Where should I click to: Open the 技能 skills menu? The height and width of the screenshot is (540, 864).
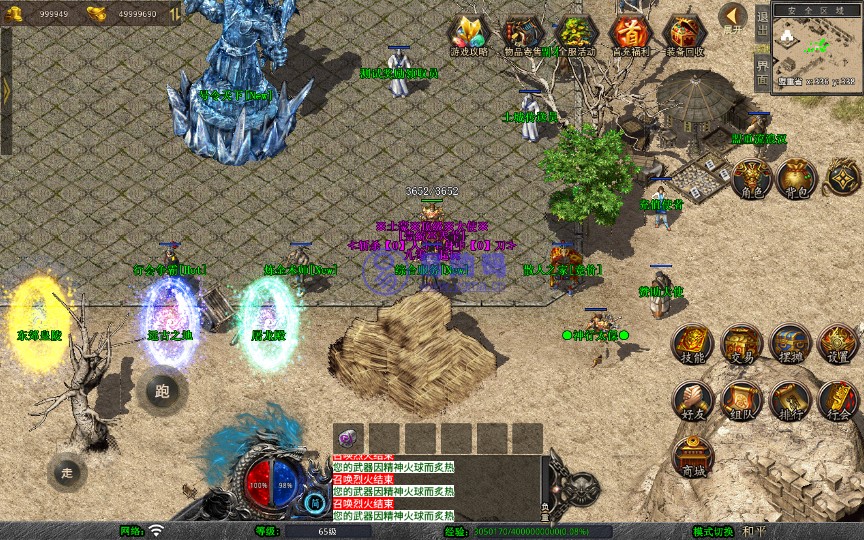(x=692, y=343)
